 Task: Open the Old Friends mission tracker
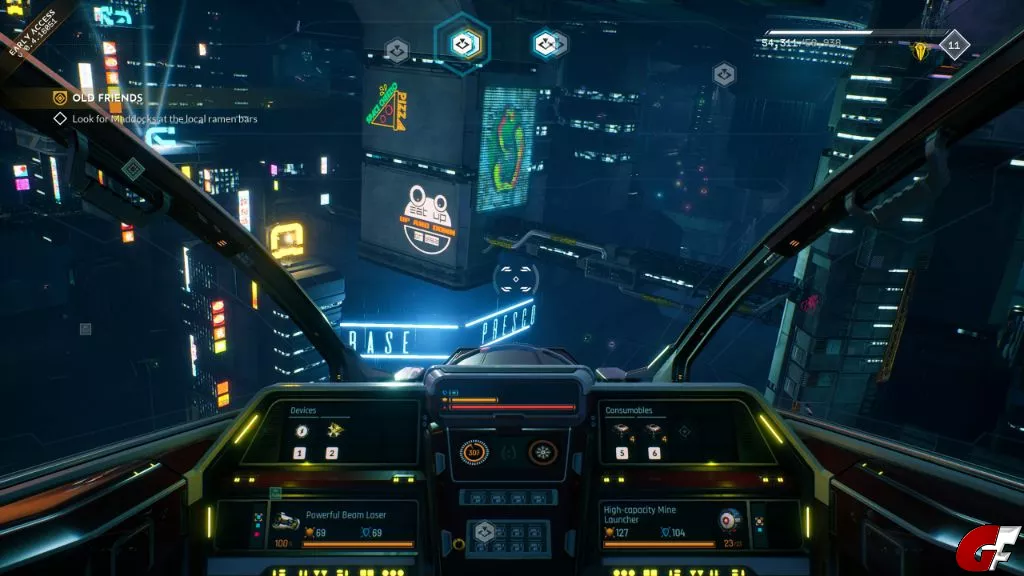(98, 98)
